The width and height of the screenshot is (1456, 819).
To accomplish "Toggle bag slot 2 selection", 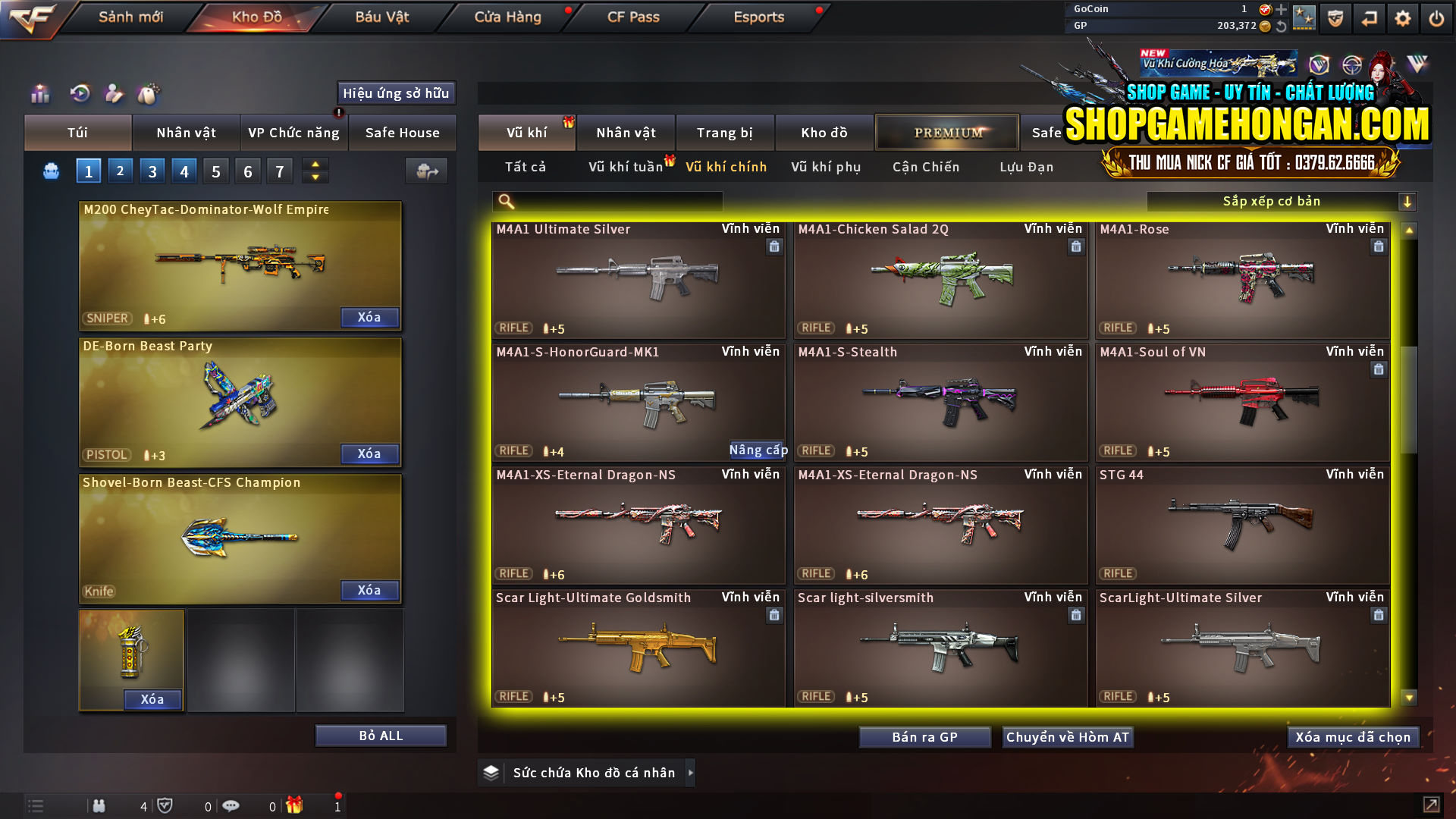I will tap(120, 171).
